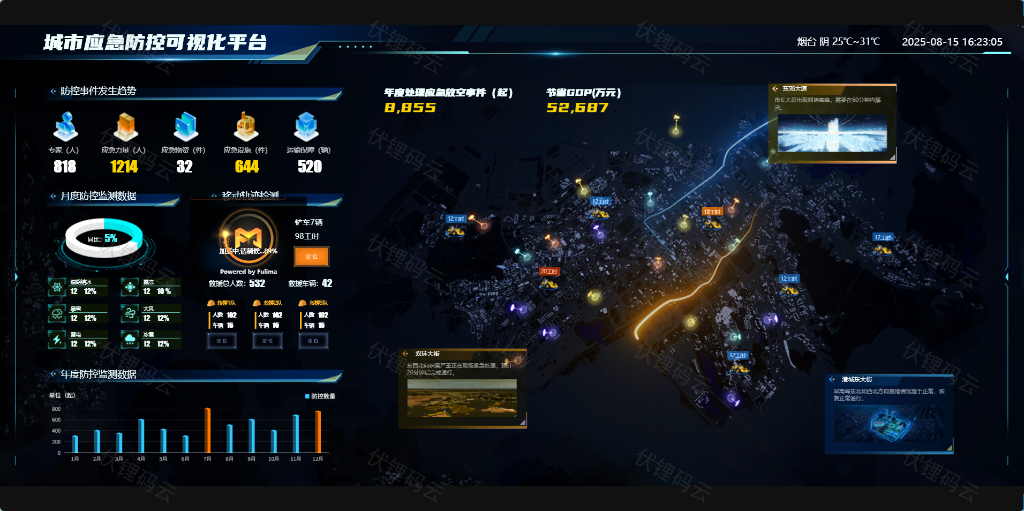The image size is (1024, 511).
Task: Select the 专家 (experts) stat icon
Action: (65, 127)
